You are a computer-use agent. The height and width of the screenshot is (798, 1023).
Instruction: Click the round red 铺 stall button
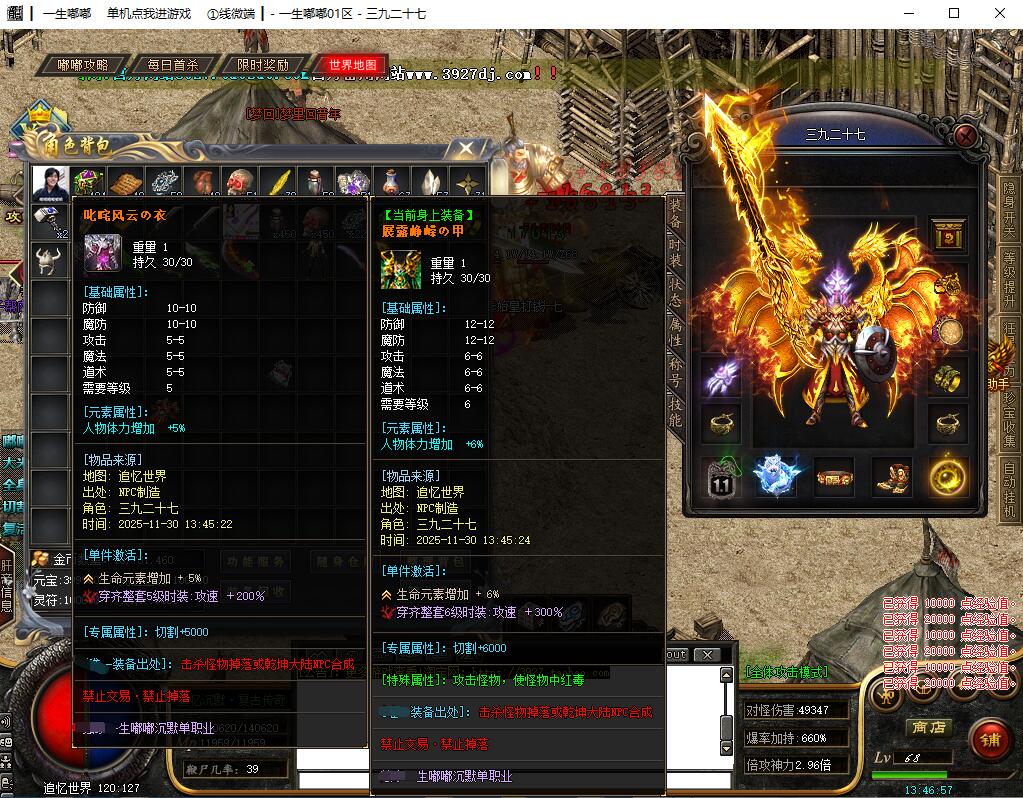[990, 741]
